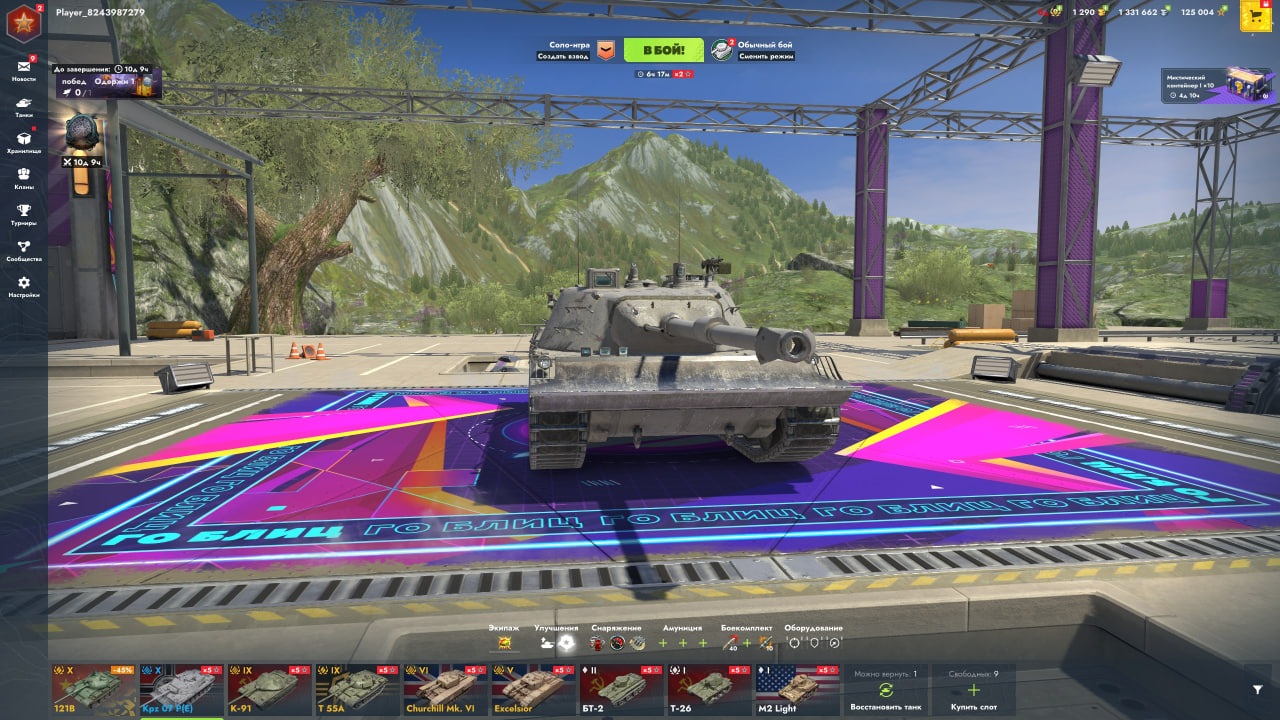The height and width of the screenshot is (720, 1280).
Task: Select the 121B tank in the carousel
Action: pyautogui.click(x=94, y=690)
